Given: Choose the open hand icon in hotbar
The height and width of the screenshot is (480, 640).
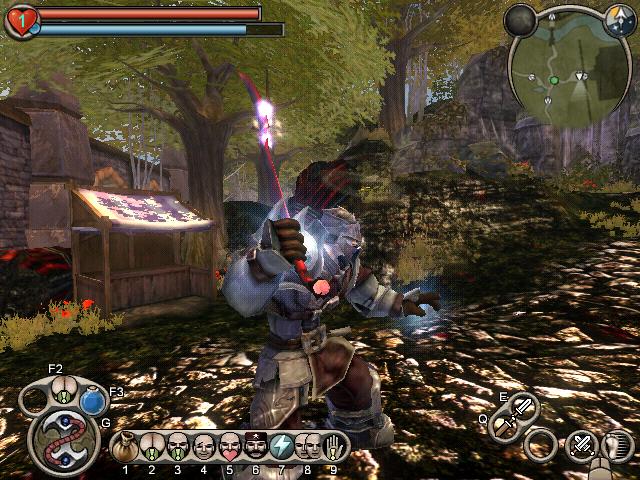Looking at the screenshot, I should pyautogui.click(x=333, y=446).
